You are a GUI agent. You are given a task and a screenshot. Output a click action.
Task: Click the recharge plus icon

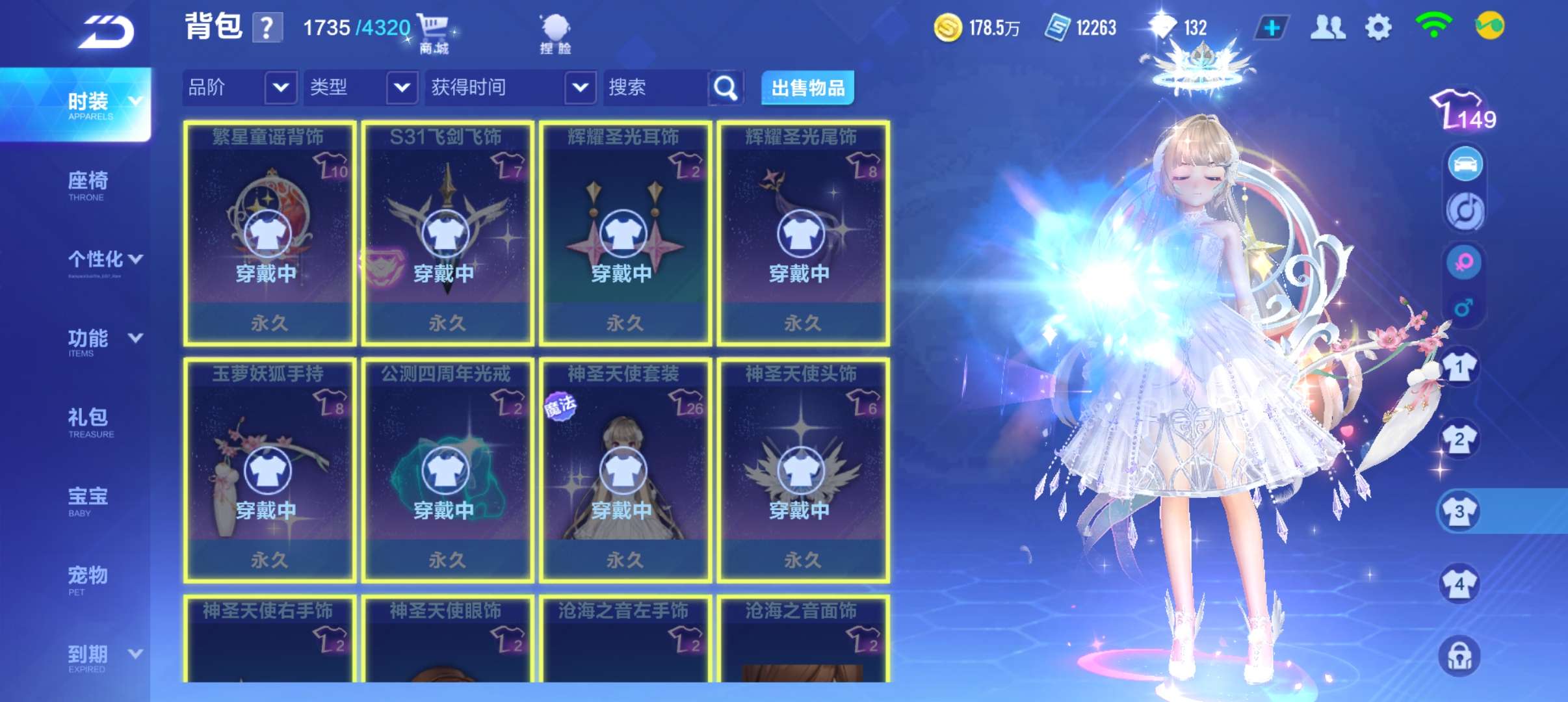tap(1274, 26)
